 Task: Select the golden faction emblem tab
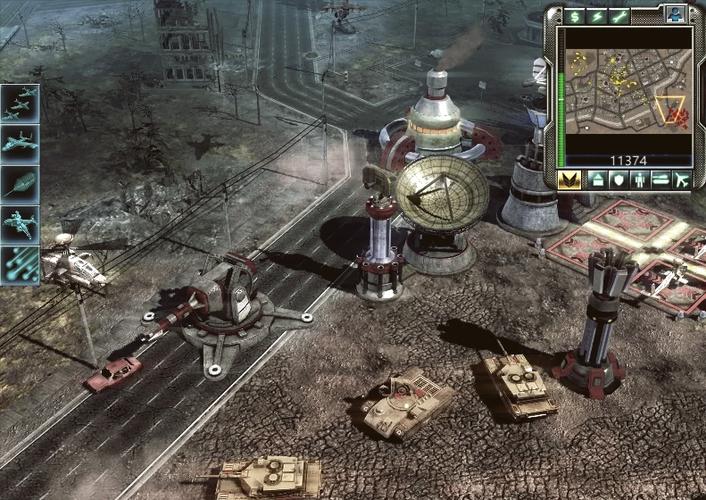click(571, 180)
